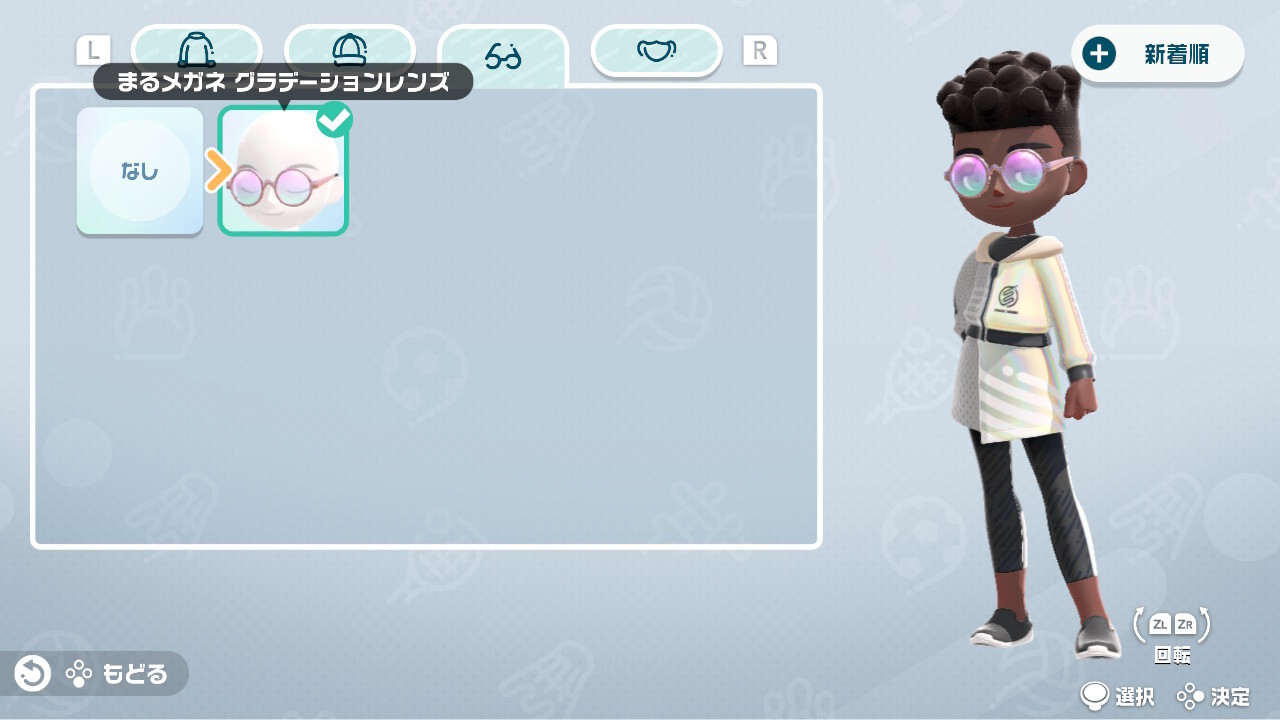Switch to the face mask tab
Image resolution: width=1280 pixels, height=720 pixels.
coord(656,50)
